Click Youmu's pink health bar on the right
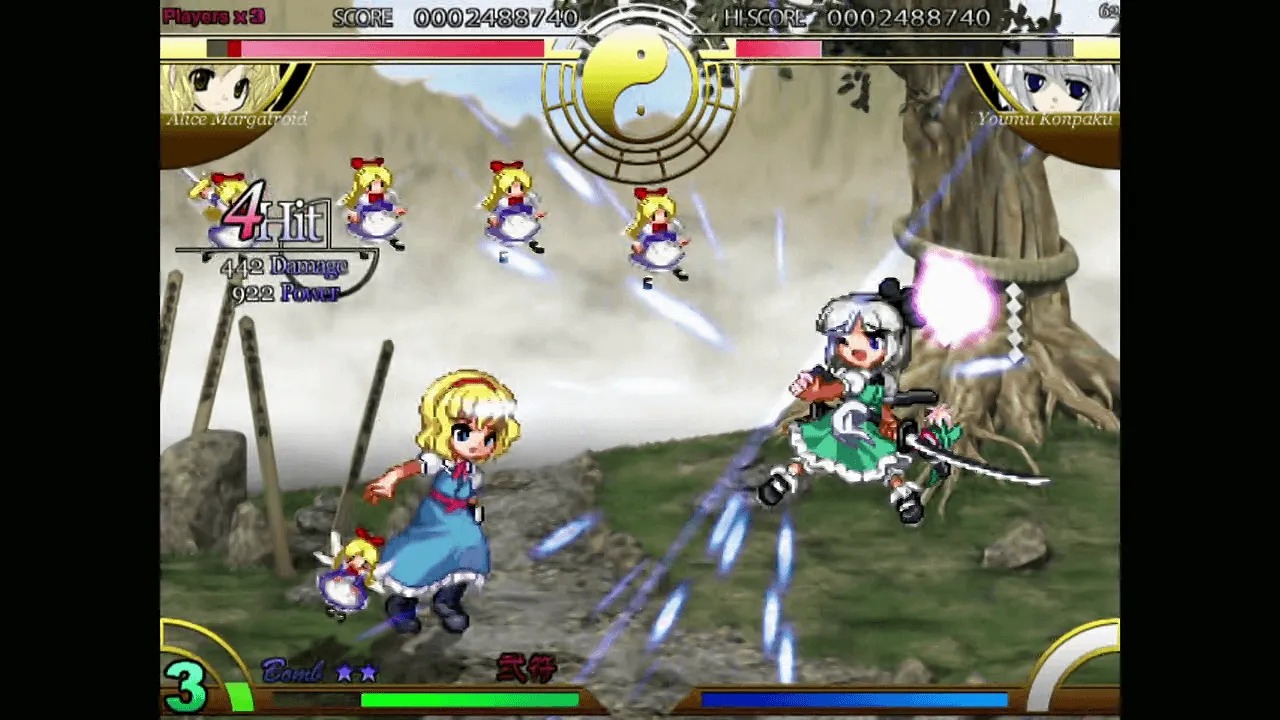Viewport: 1280px width, 720px height. coord(775,48)
